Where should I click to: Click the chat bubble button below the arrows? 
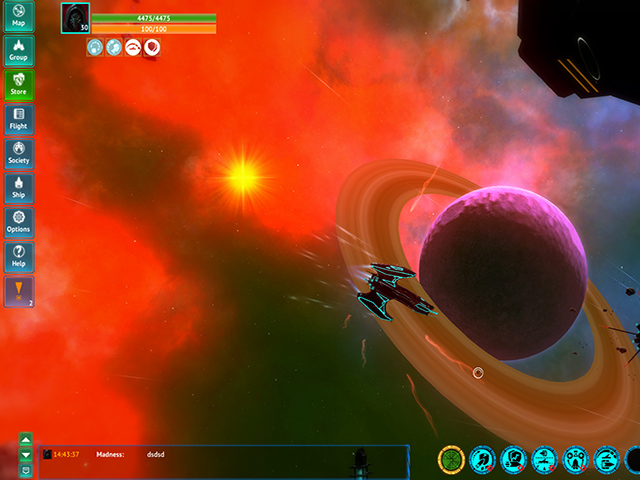tap(26, 469)
